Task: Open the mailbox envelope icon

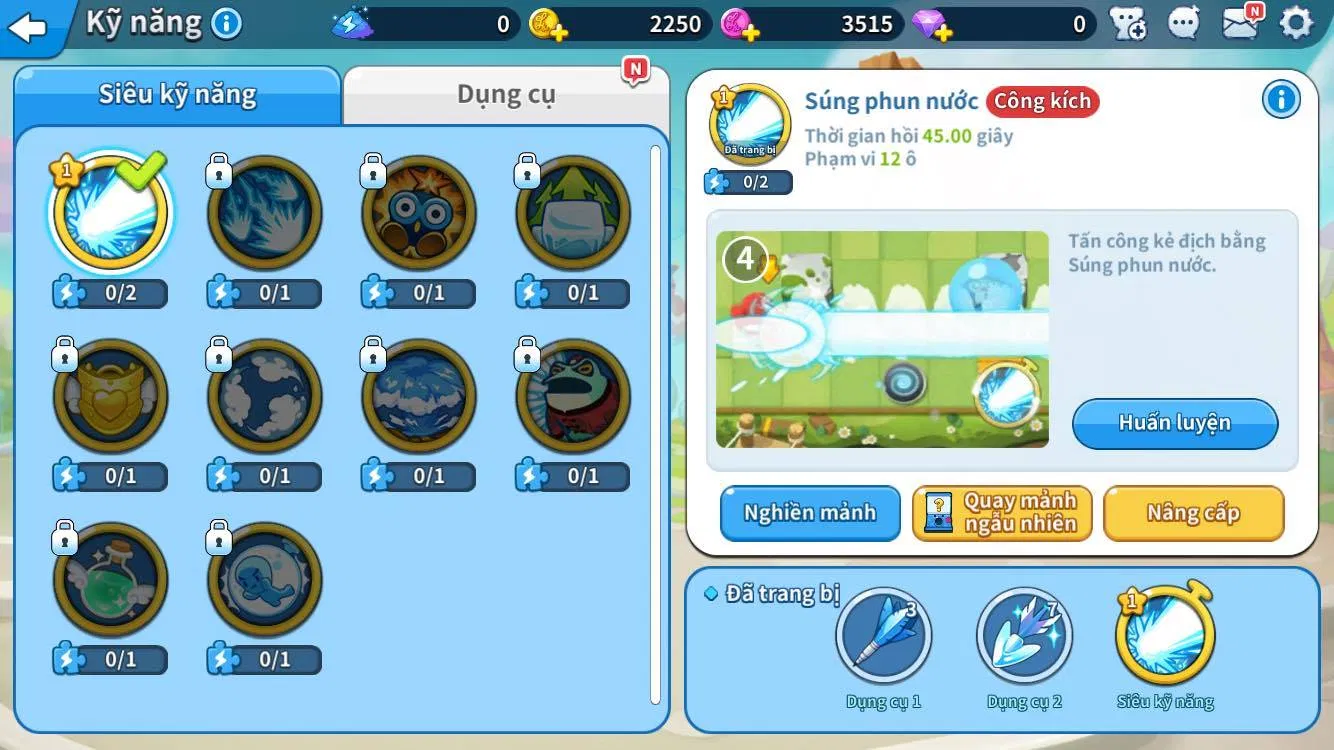Action: tap(1240, 23)
